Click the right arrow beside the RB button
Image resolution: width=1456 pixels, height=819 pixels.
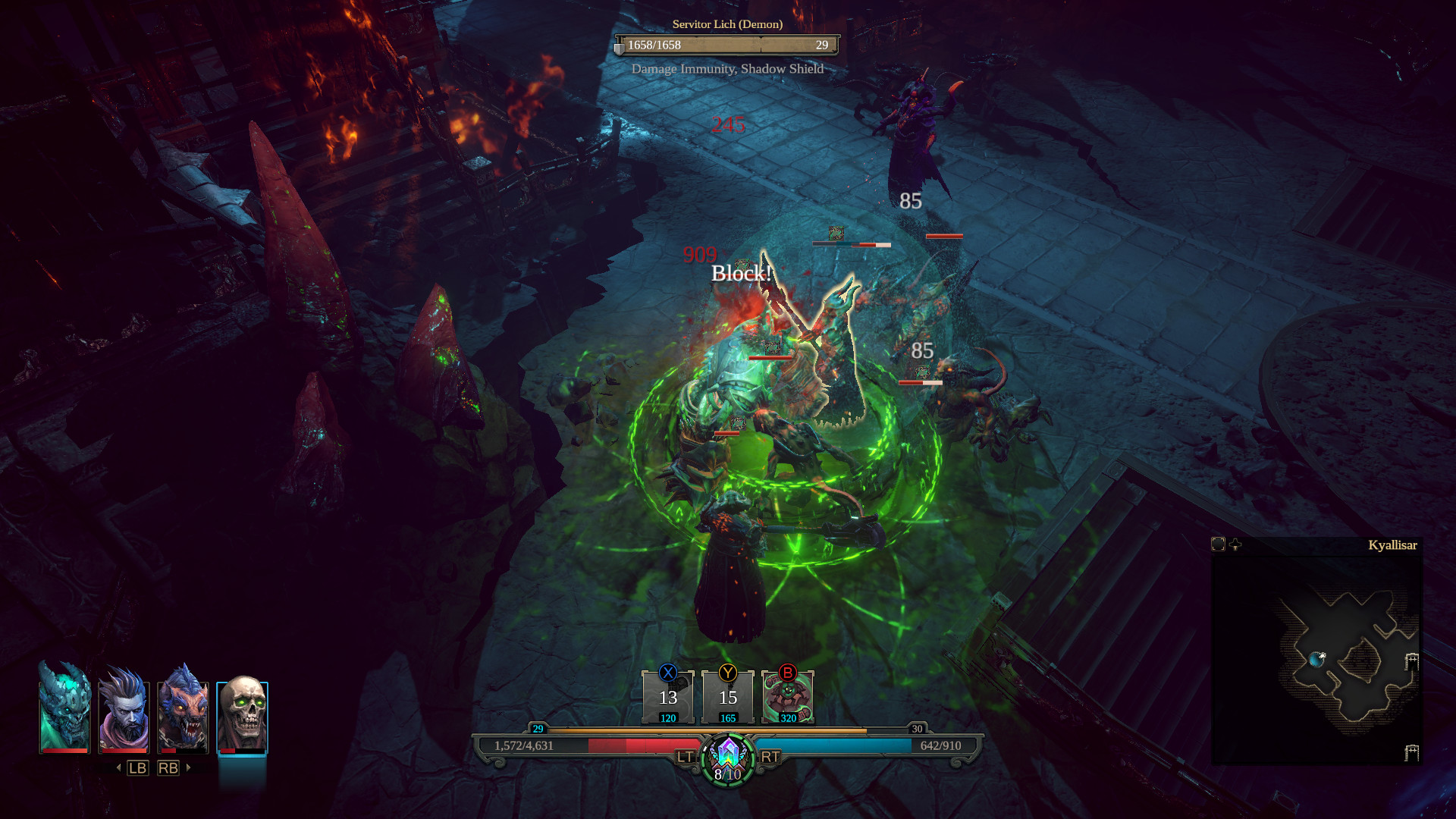coord(187,767)
